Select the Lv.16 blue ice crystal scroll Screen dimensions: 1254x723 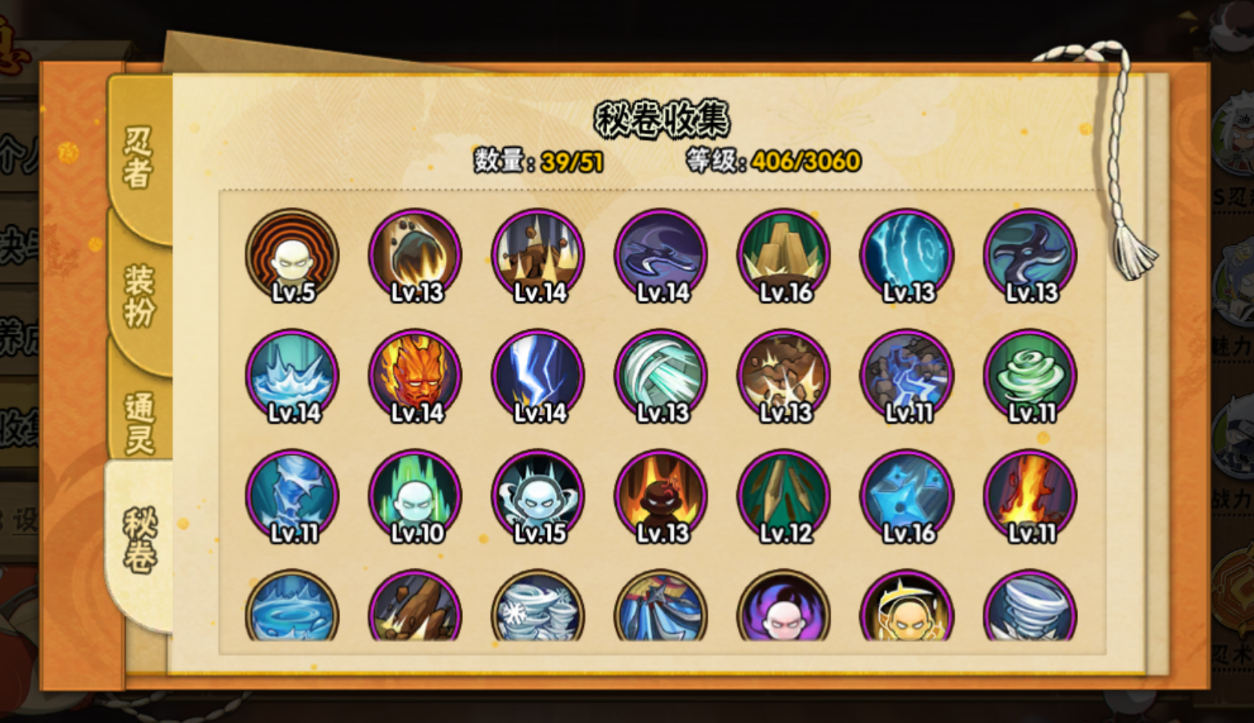(908, 496)
